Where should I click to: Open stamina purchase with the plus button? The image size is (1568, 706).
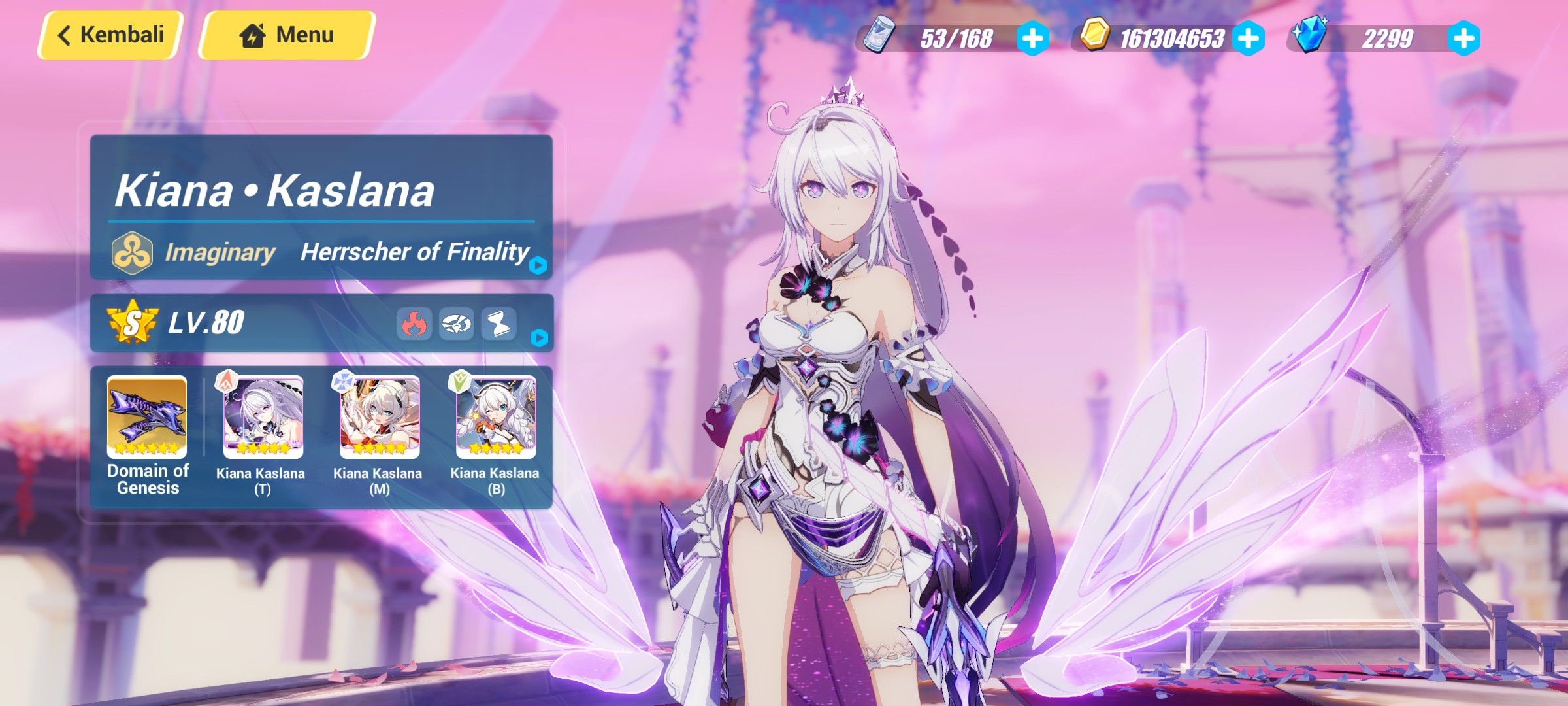click(1033, 37)
